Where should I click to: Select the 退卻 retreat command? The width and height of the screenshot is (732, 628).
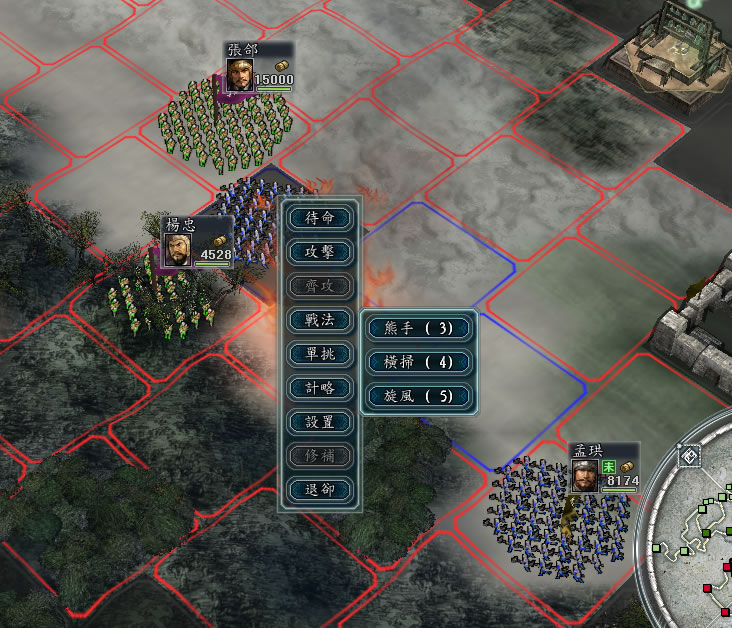point(319,490)
